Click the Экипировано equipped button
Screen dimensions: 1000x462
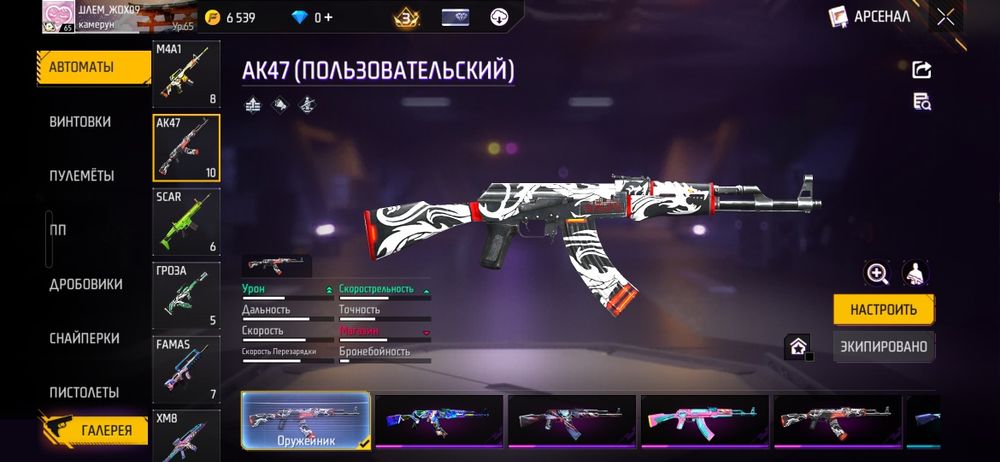tap(884, 347)
